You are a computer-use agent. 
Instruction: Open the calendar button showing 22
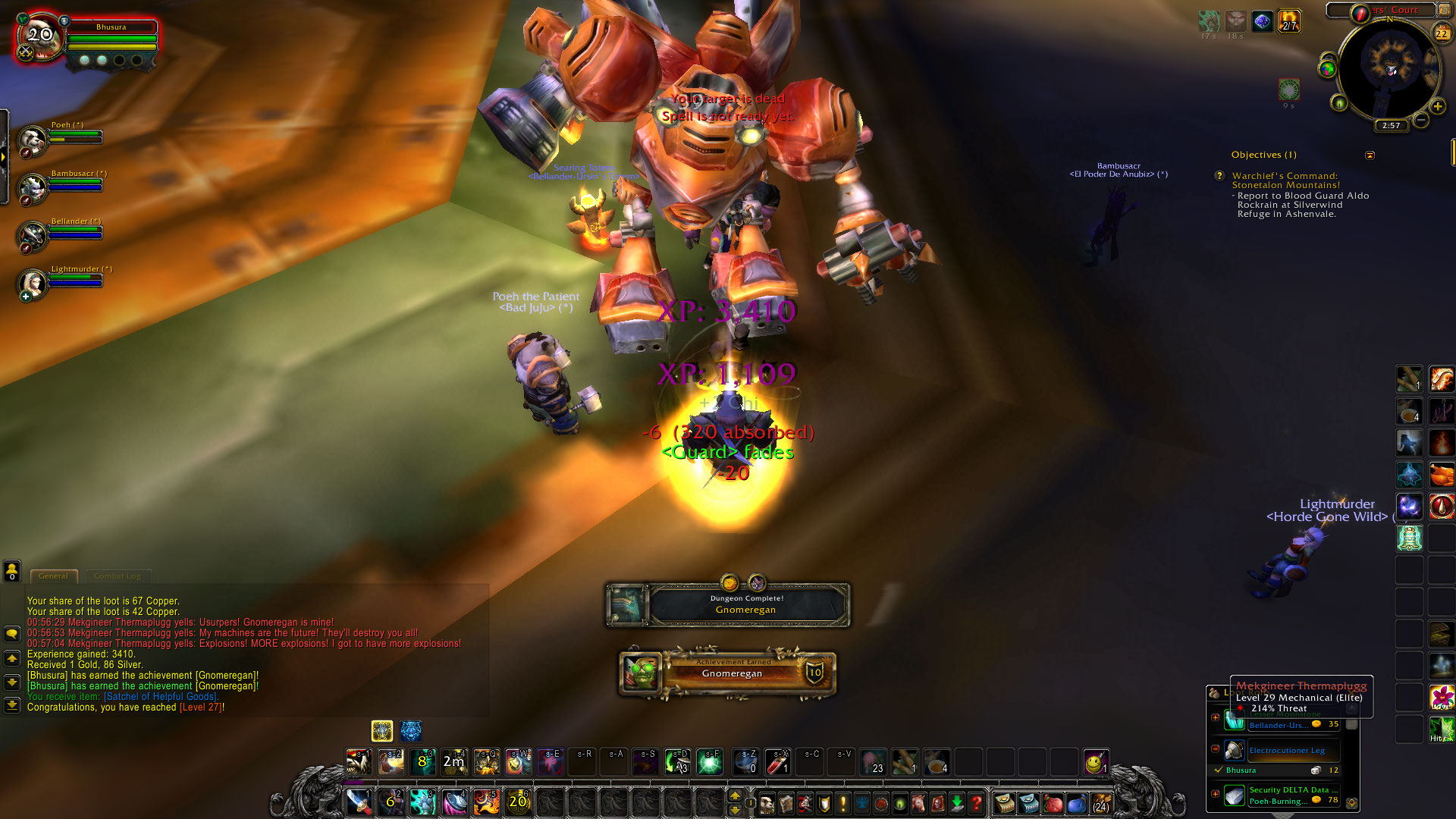tap(1442, 33)
